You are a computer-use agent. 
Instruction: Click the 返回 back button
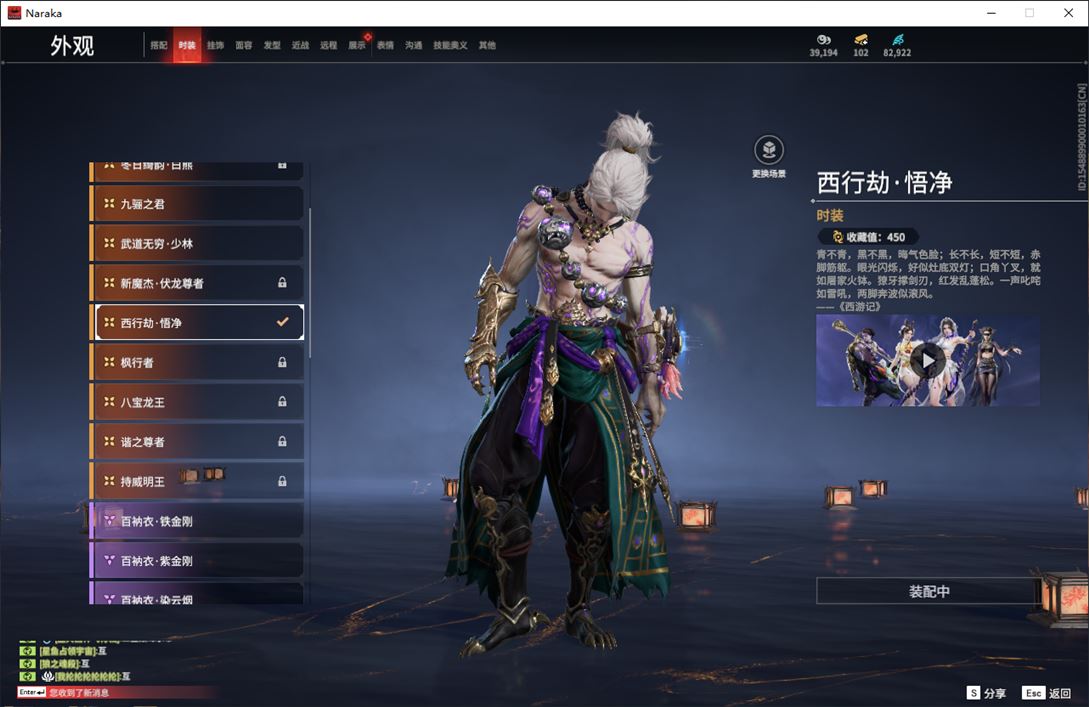pyautogui.click(x=1047, y=693)
